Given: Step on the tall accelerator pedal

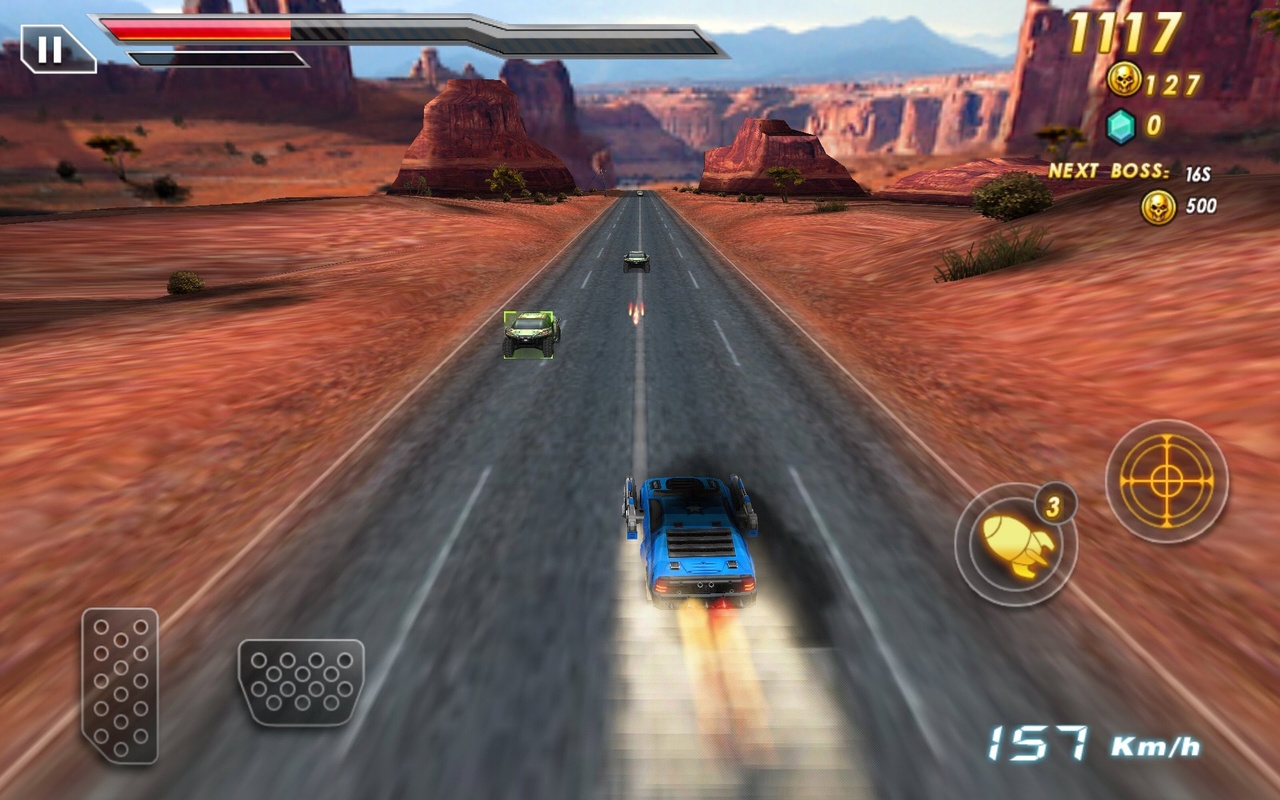Looking at the screenshot, I should pyautogui.click(x=120, y=685).
